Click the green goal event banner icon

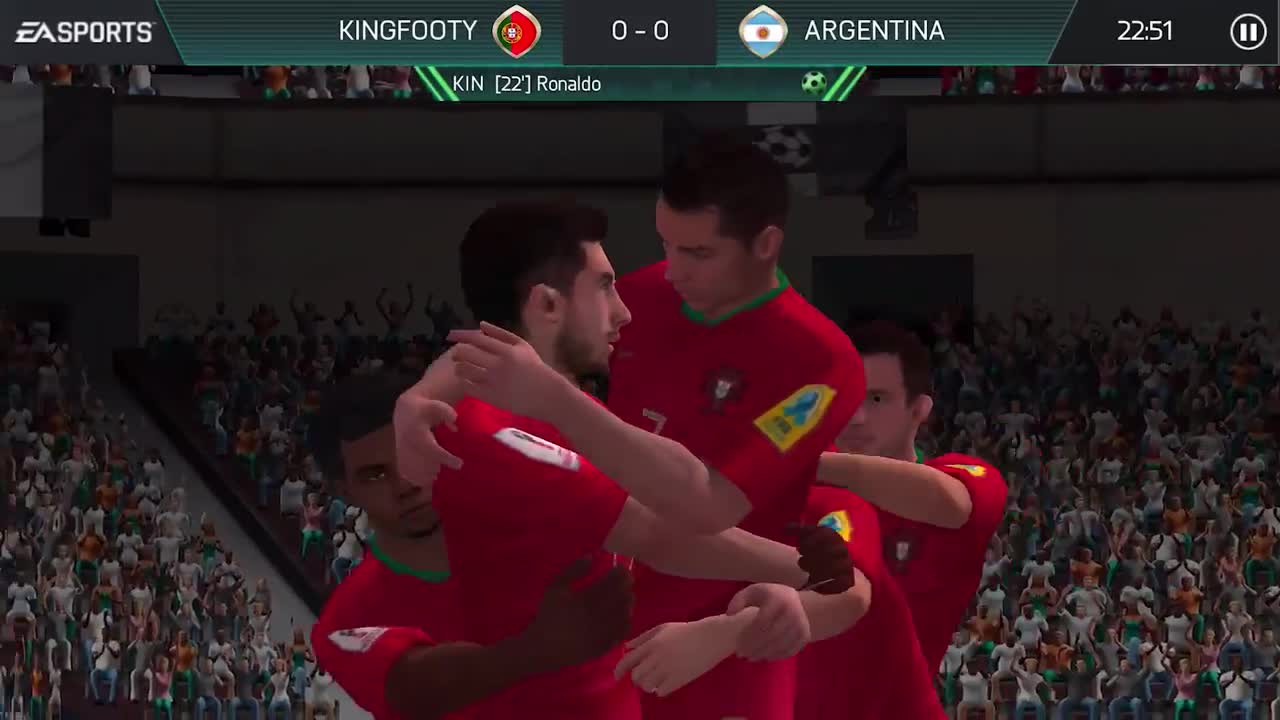(x=812, y=84)
